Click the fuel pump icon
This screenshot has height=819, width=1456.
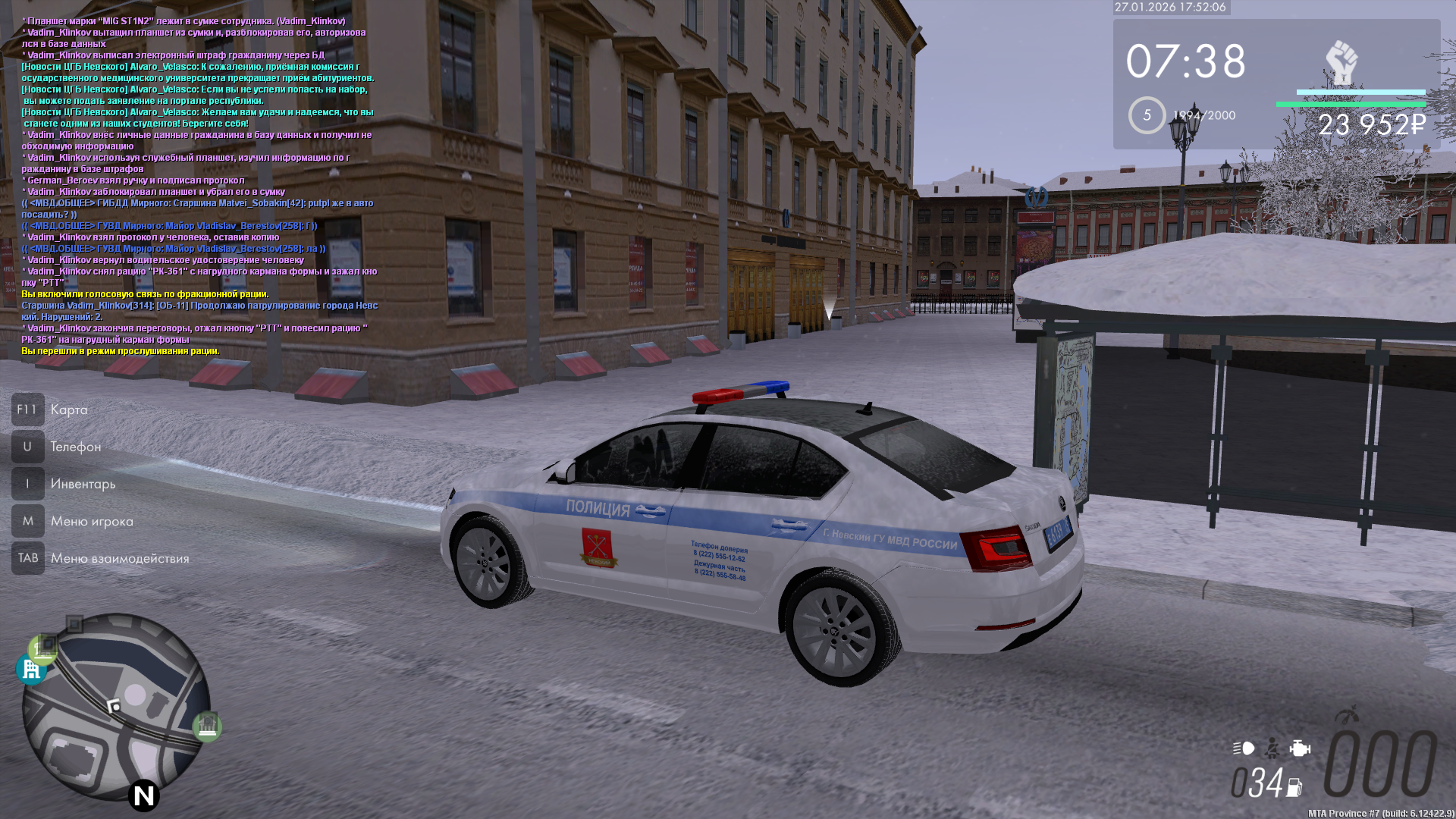click(x=1294, y=788)
